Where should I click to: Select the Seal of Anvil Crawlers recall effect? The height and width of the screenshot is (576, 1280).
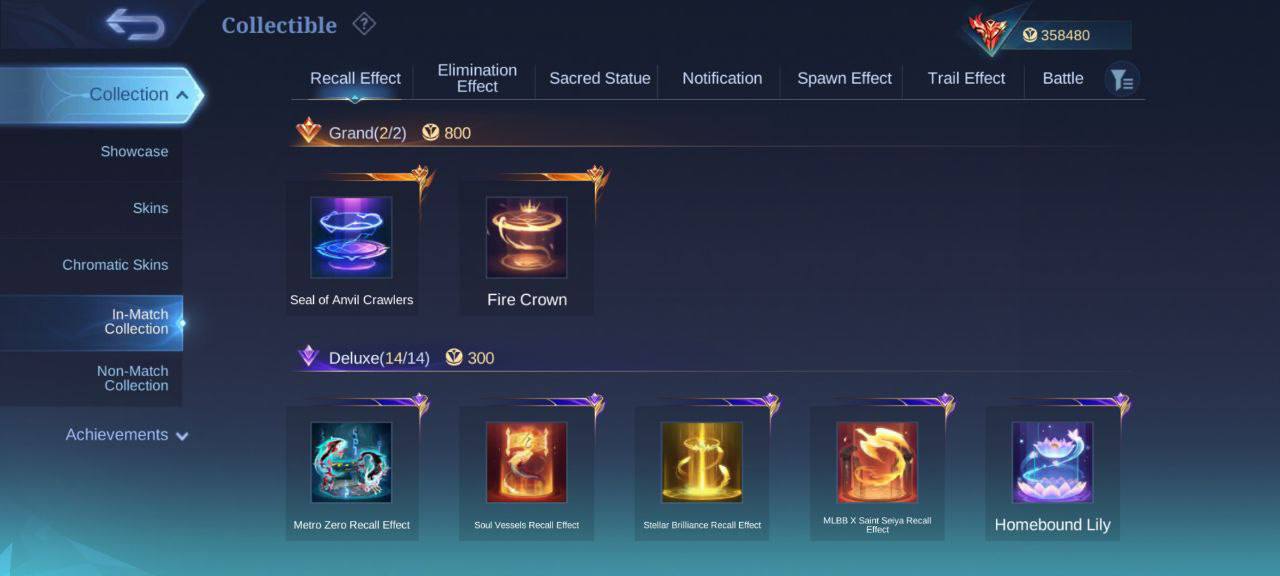click(x=351, y=238)
